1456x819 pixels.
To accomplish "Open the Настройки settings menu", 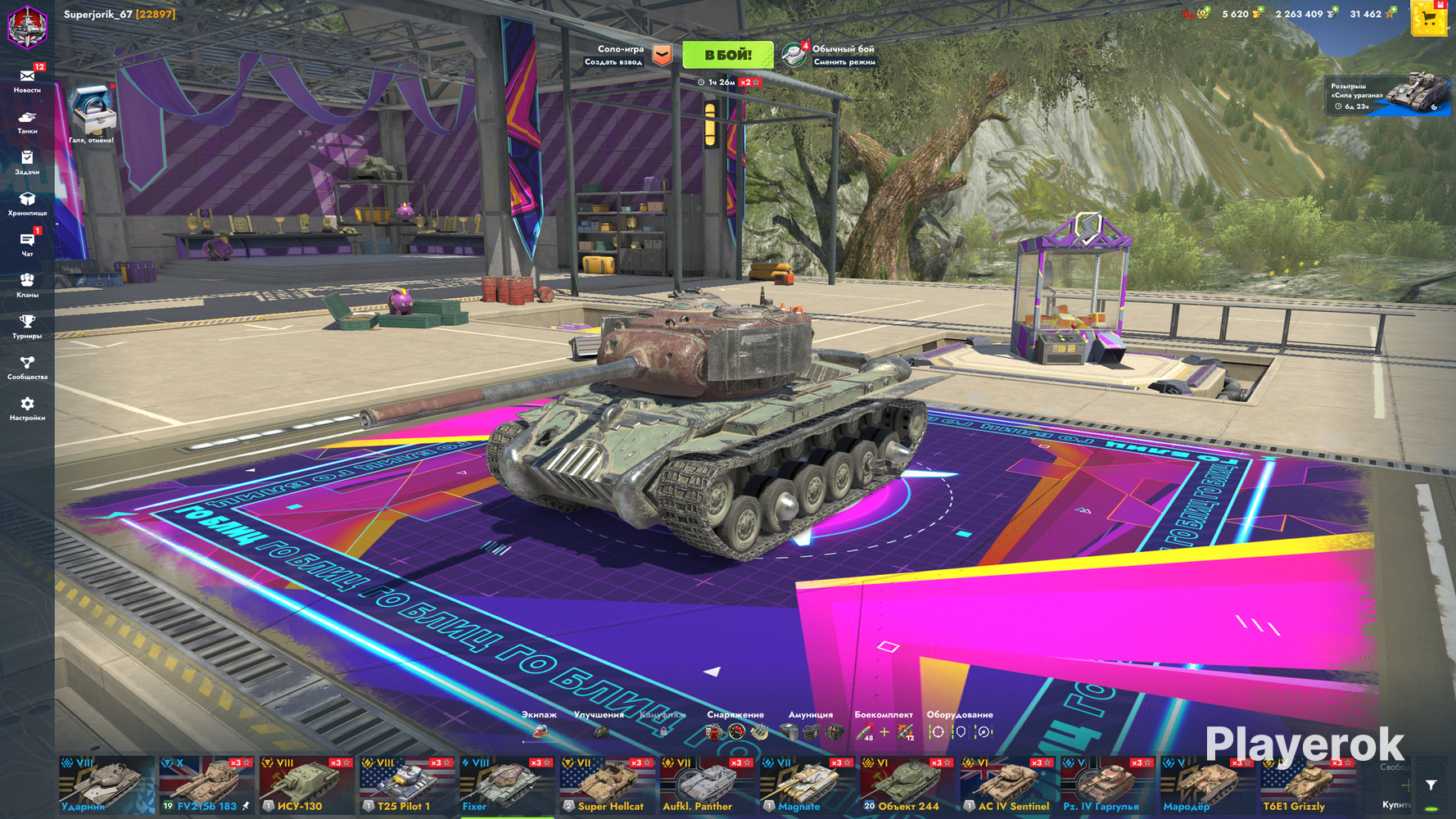I will 27,407.
